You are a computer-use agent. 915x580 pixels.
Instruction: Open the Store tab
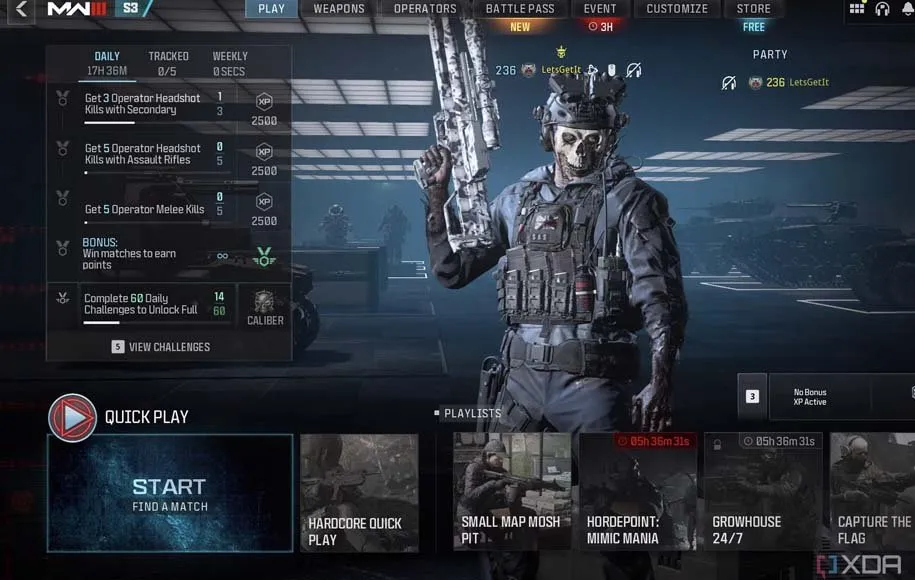point(754,9)
